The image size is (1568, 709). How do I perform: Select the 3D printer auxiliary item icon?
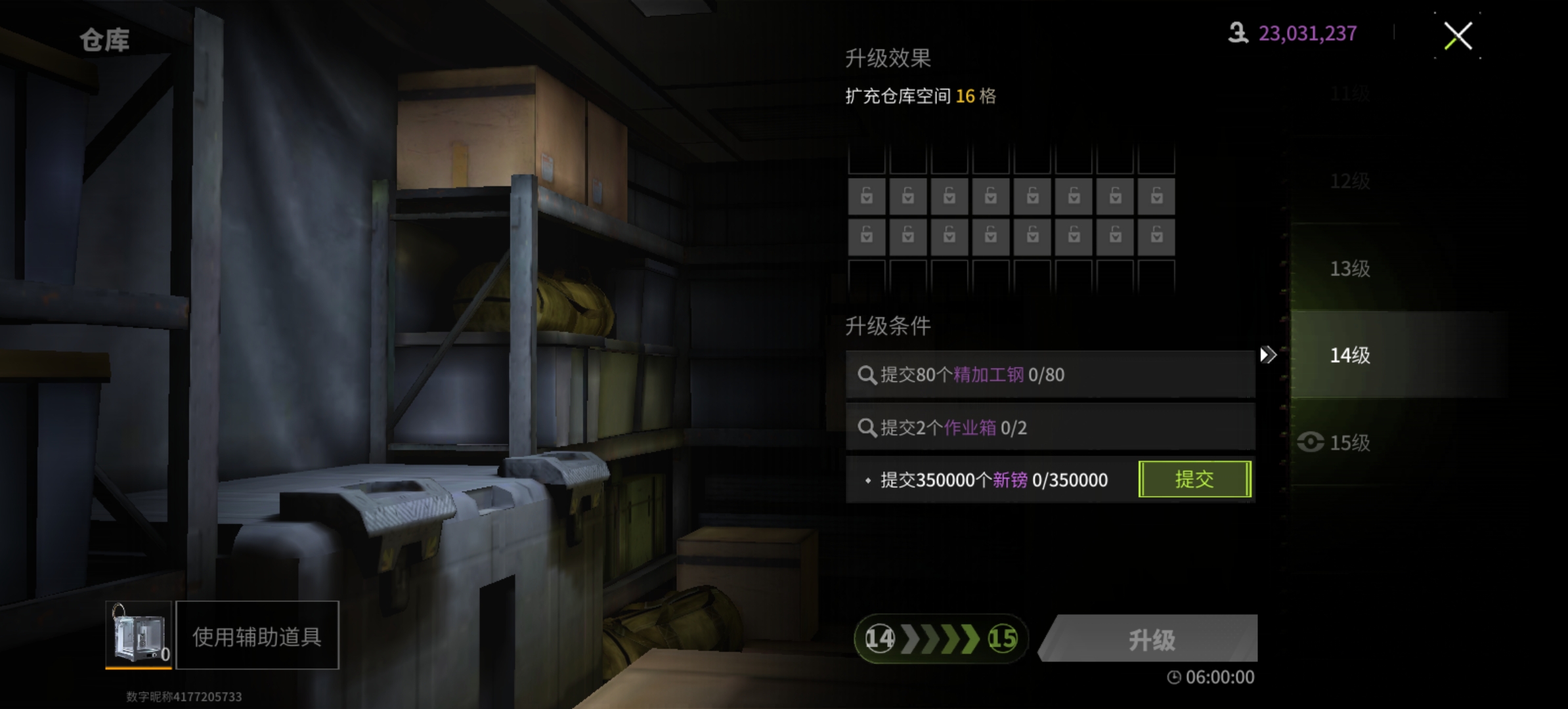(x=139, y=634)
